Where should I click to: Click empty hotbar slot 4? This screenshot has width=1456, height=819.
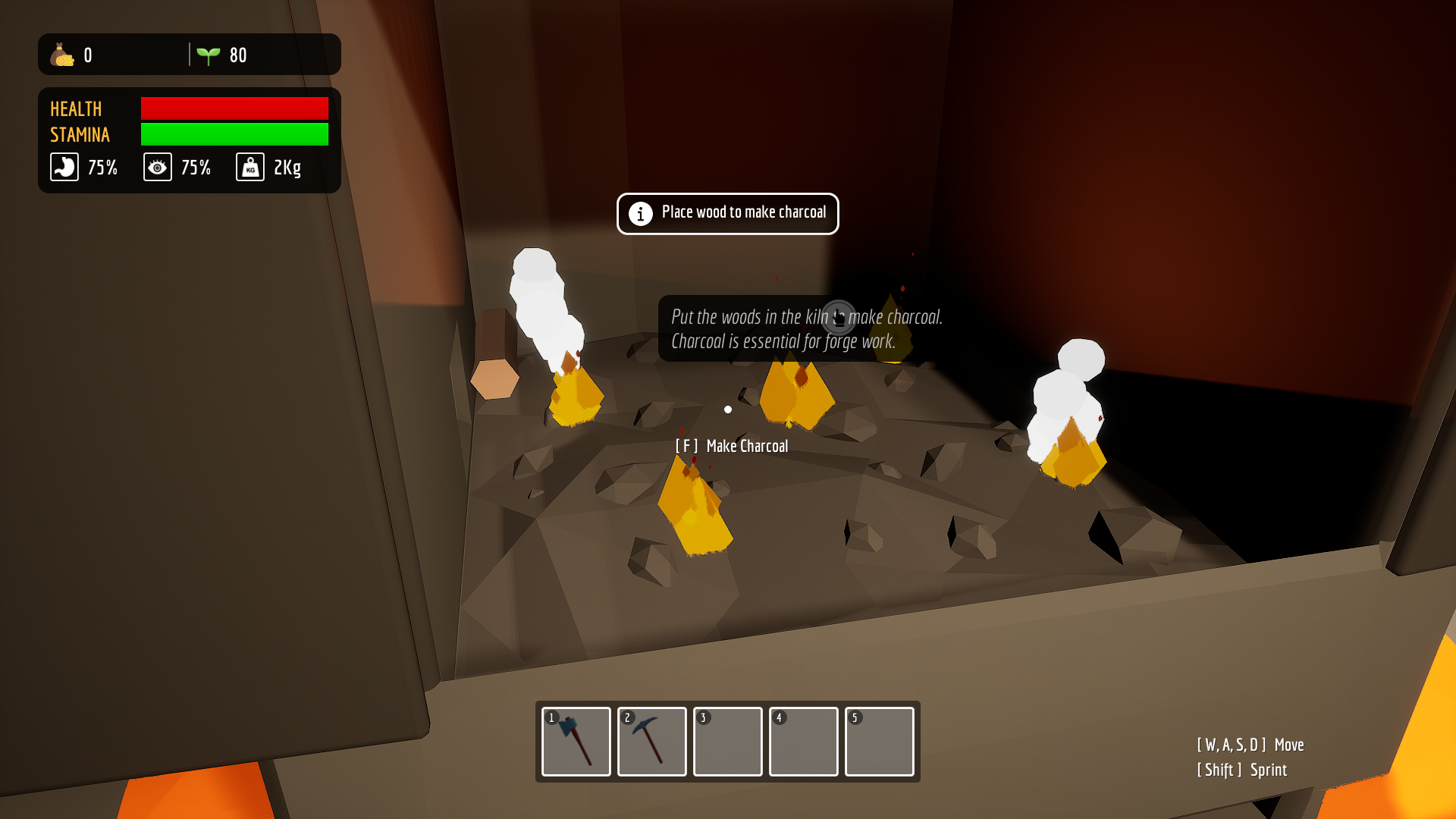pos(803,742)
